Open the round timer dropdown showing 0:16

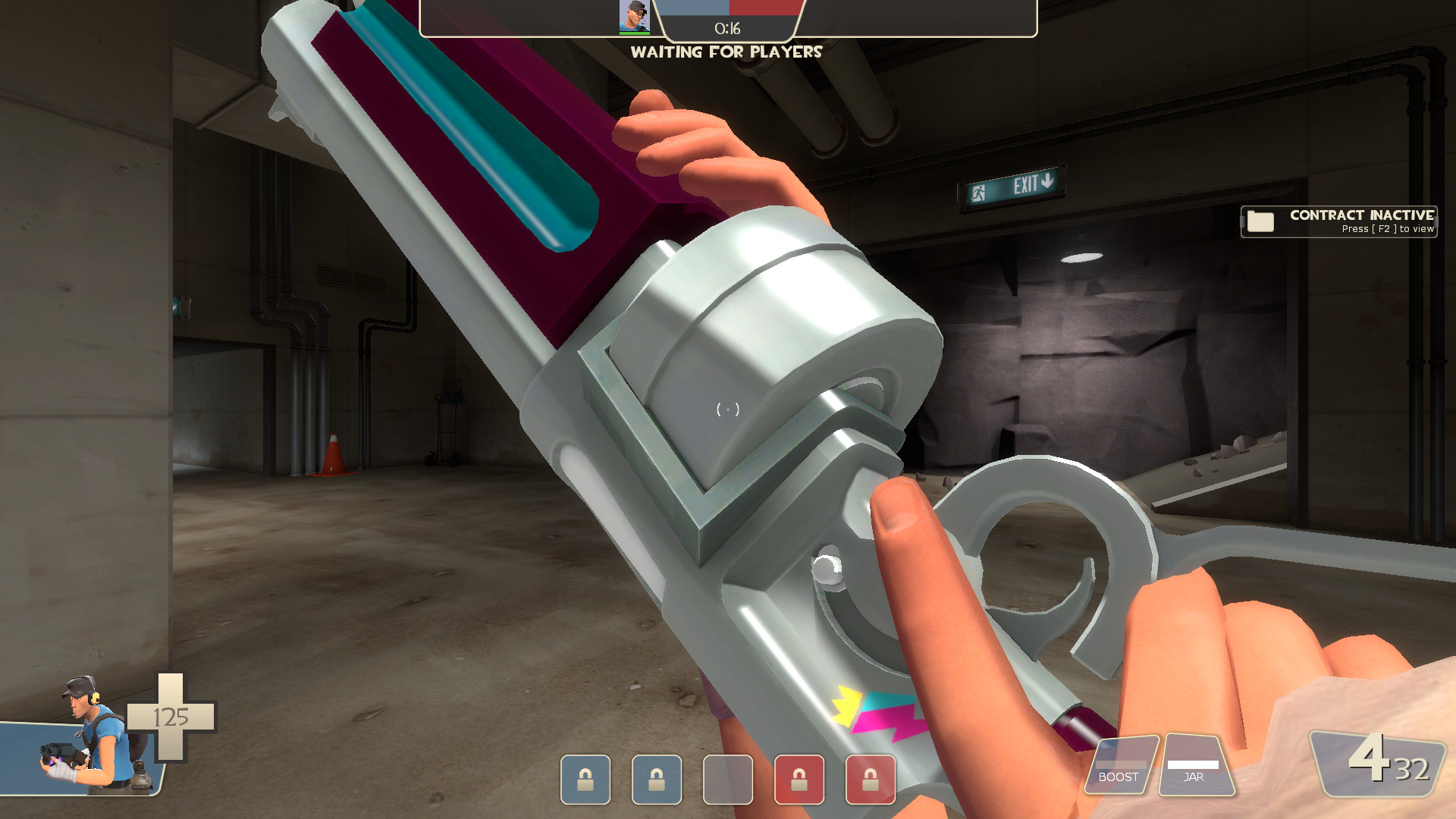(726, 29)
